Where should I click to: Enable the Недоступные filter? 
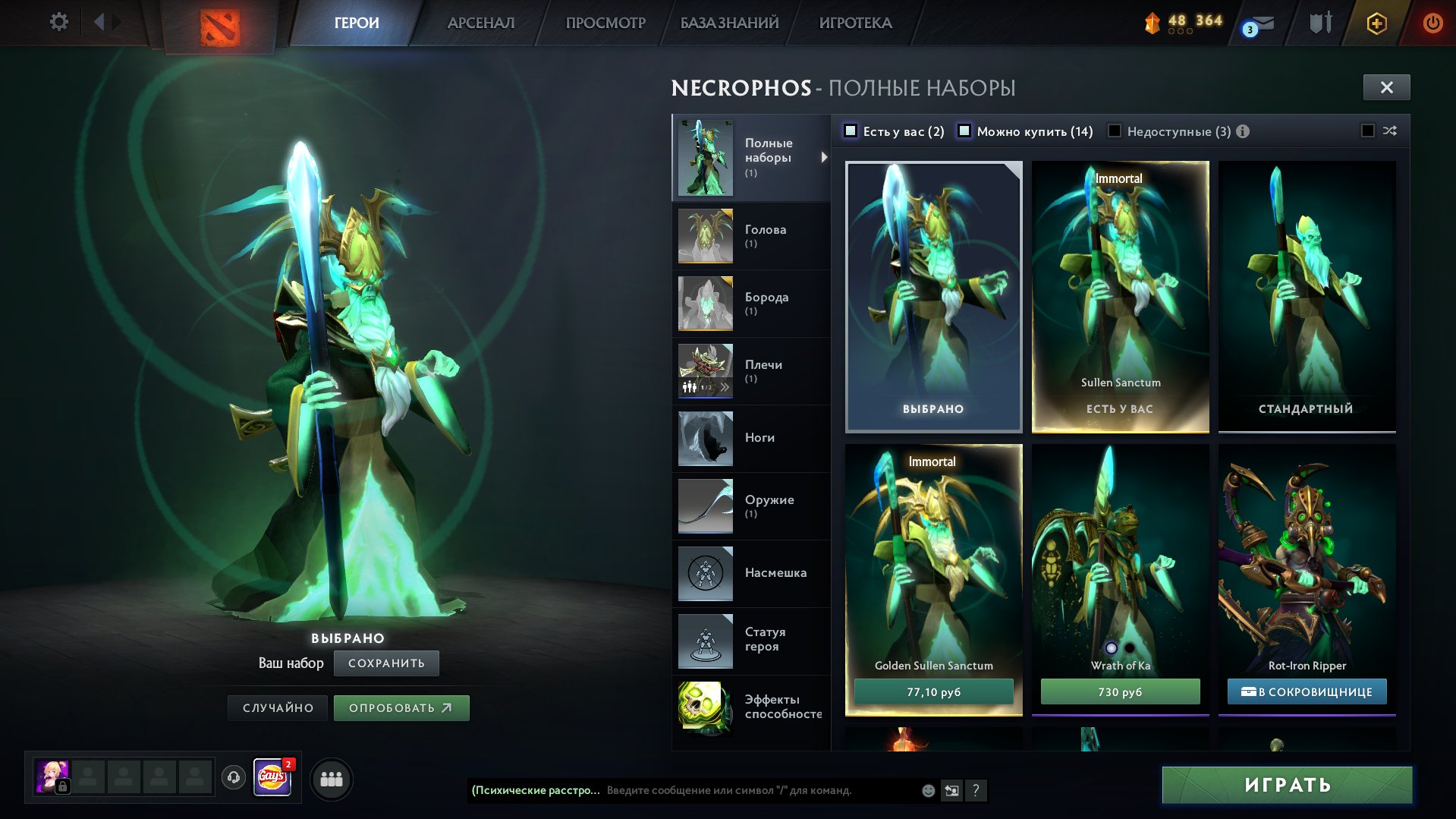pyautogui.click(x=1115, y=131)
